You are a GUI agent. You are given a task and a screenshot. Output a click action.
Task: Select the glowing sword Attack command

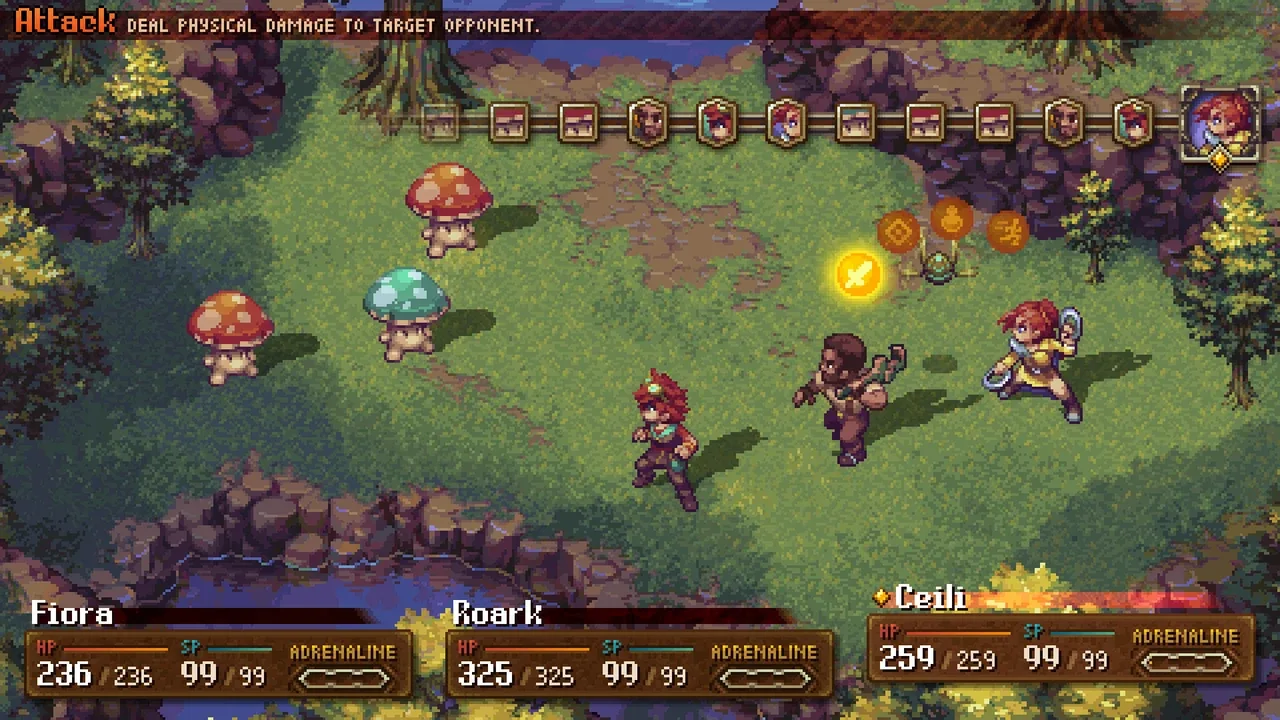click(858, 274)
